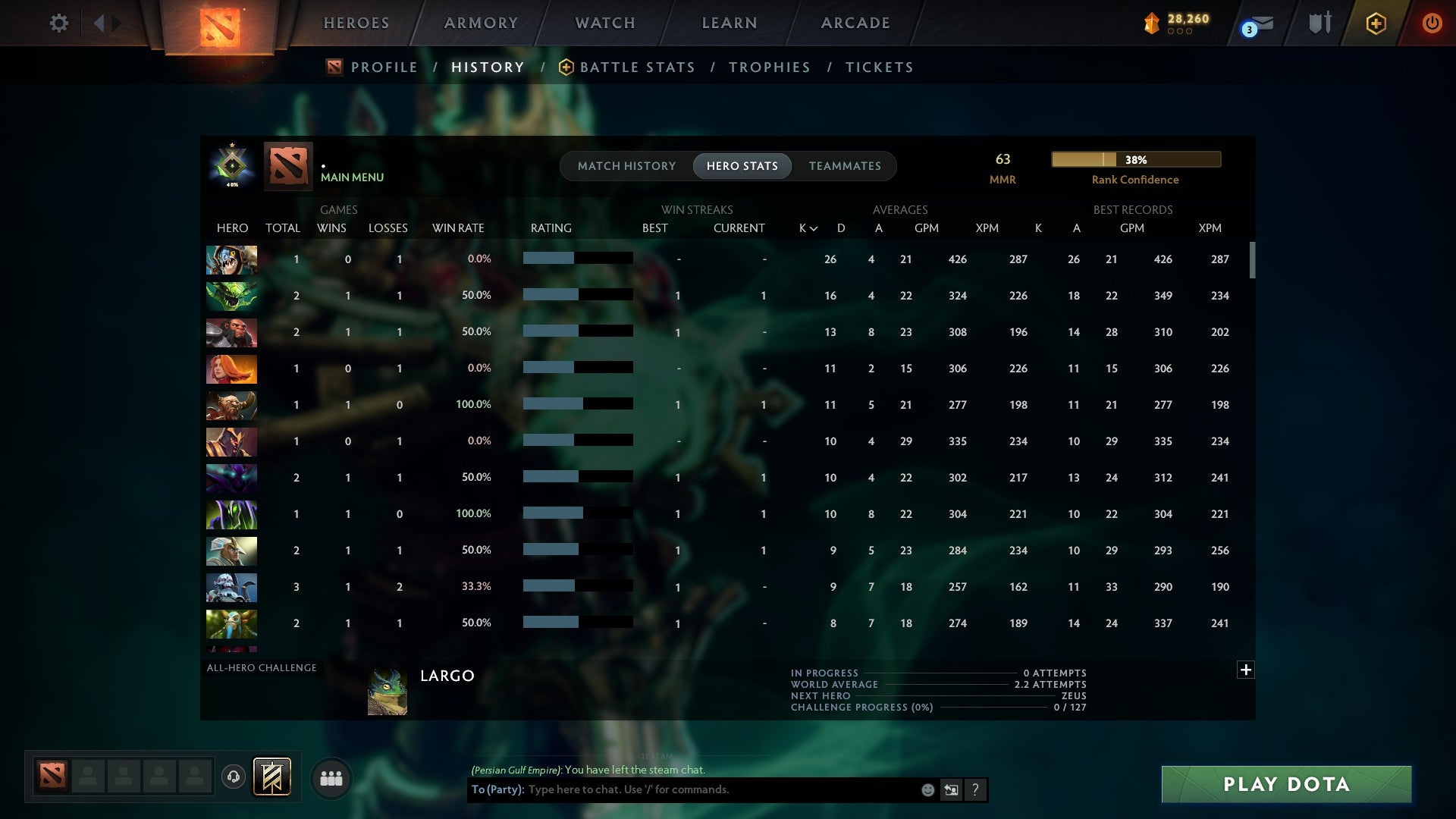1456x819 pixels.
Task: Open the settings gear in the top-left
Action: 59,23
